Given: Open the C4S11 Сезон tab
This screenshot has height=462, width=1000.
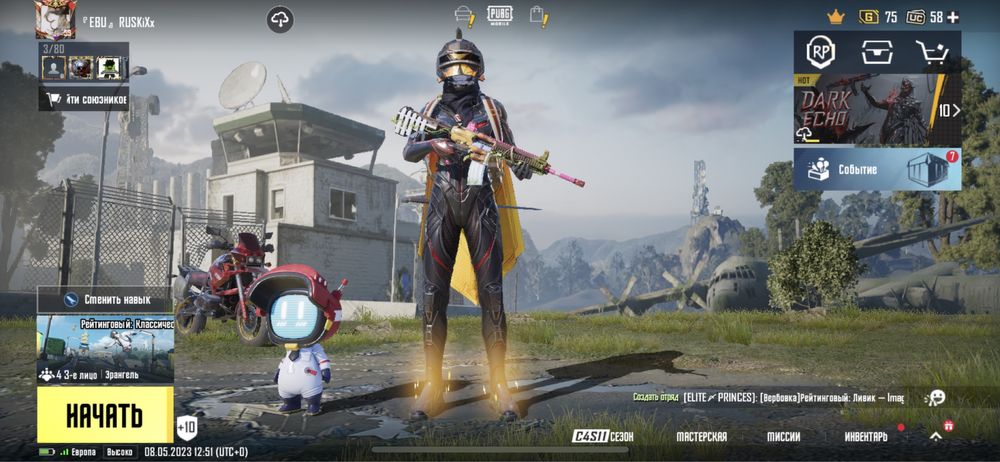Looking at the screenshot, I should (603, 437).
